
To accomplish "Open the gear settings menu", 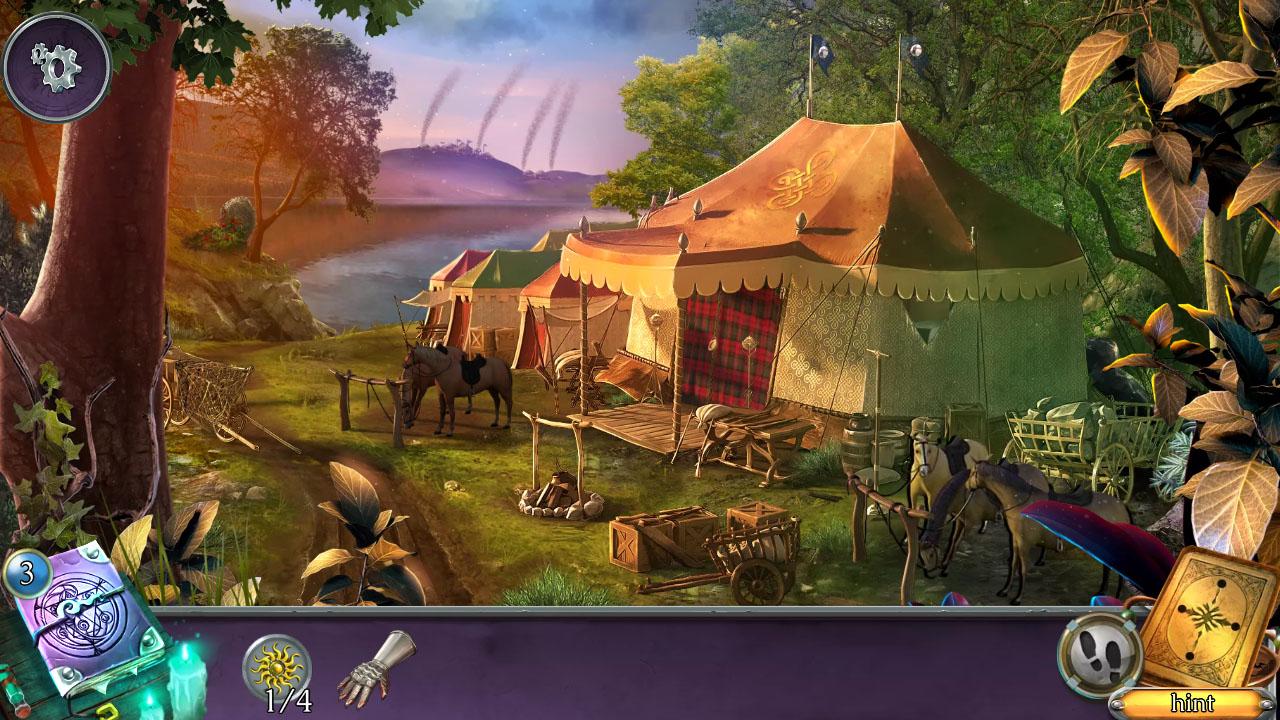I will coord(56,66).
